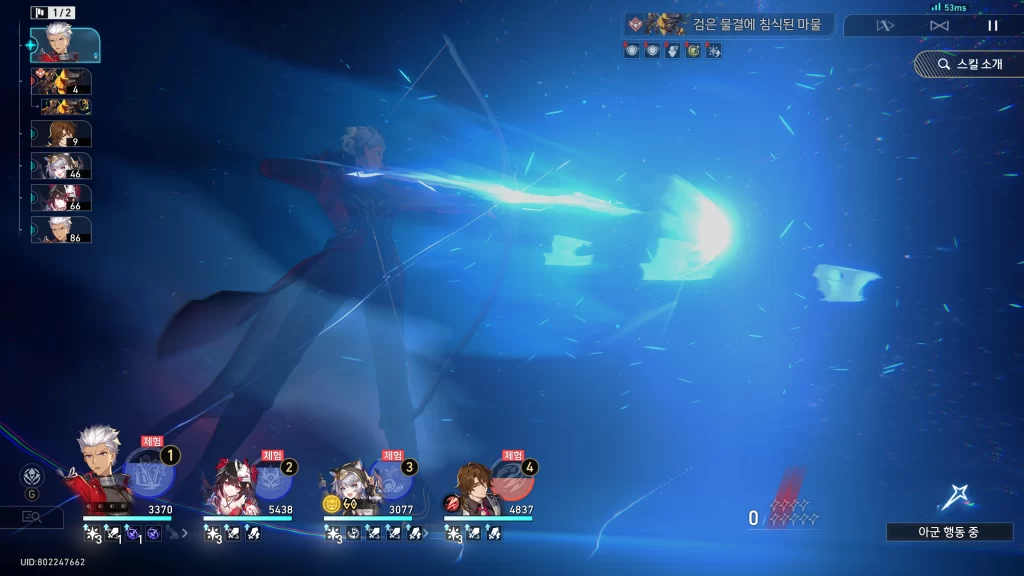Use brown-haired man's red ultimate, number 4

(x=512, y=481)
